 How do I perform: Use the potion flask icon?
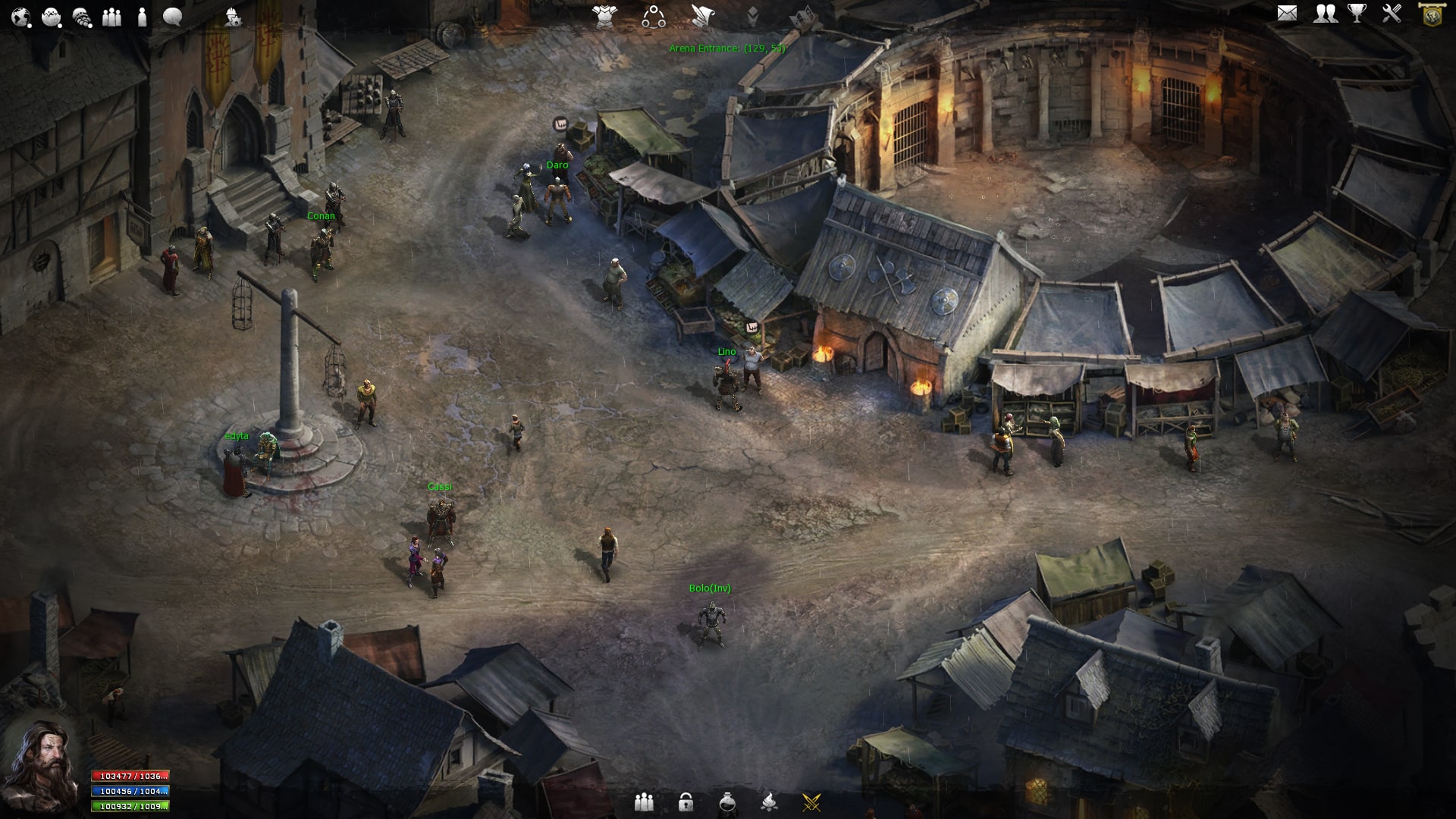point(727,802)
